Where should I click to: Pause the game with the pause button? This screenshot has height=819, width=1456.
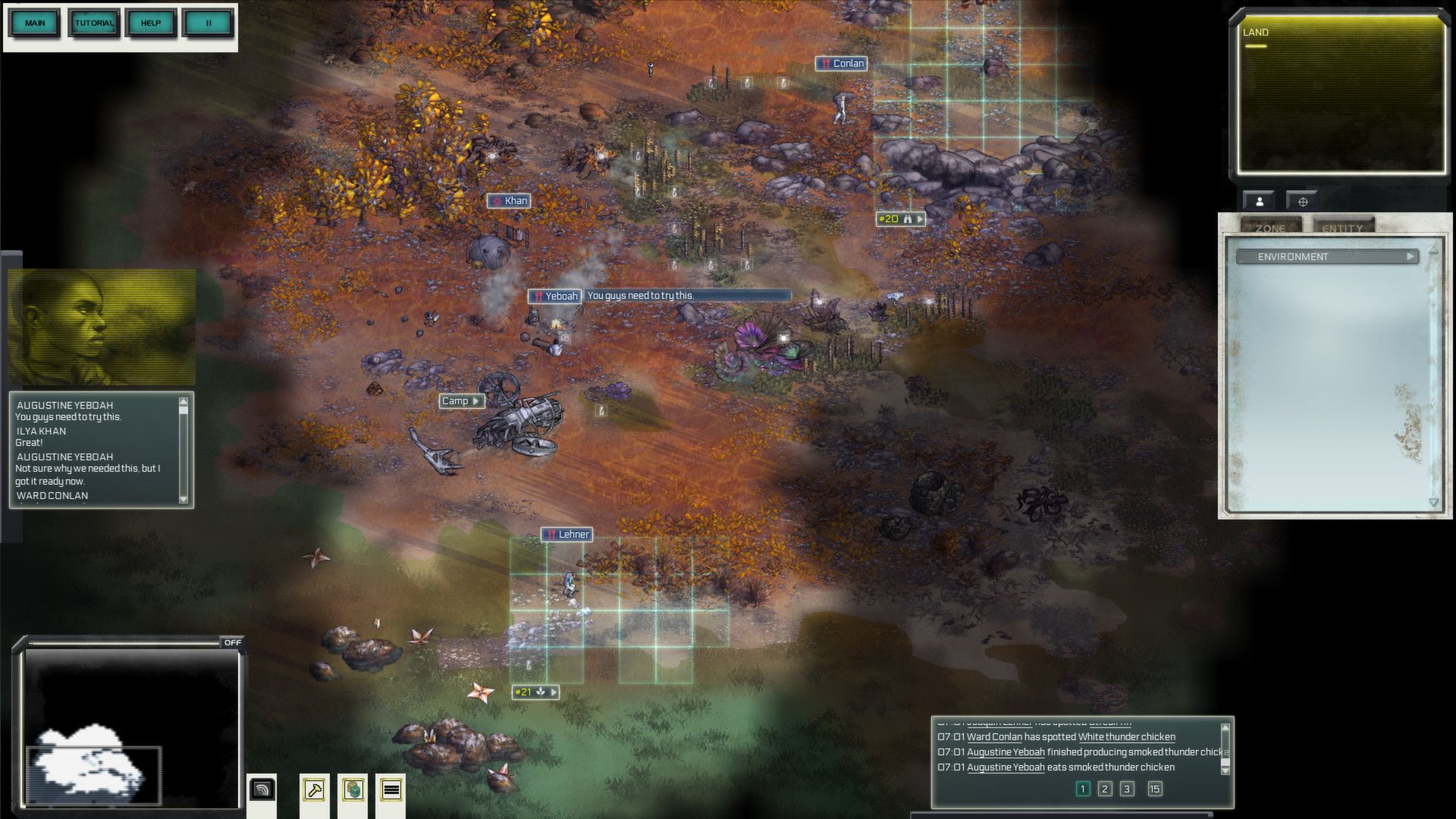click(209, 23)
